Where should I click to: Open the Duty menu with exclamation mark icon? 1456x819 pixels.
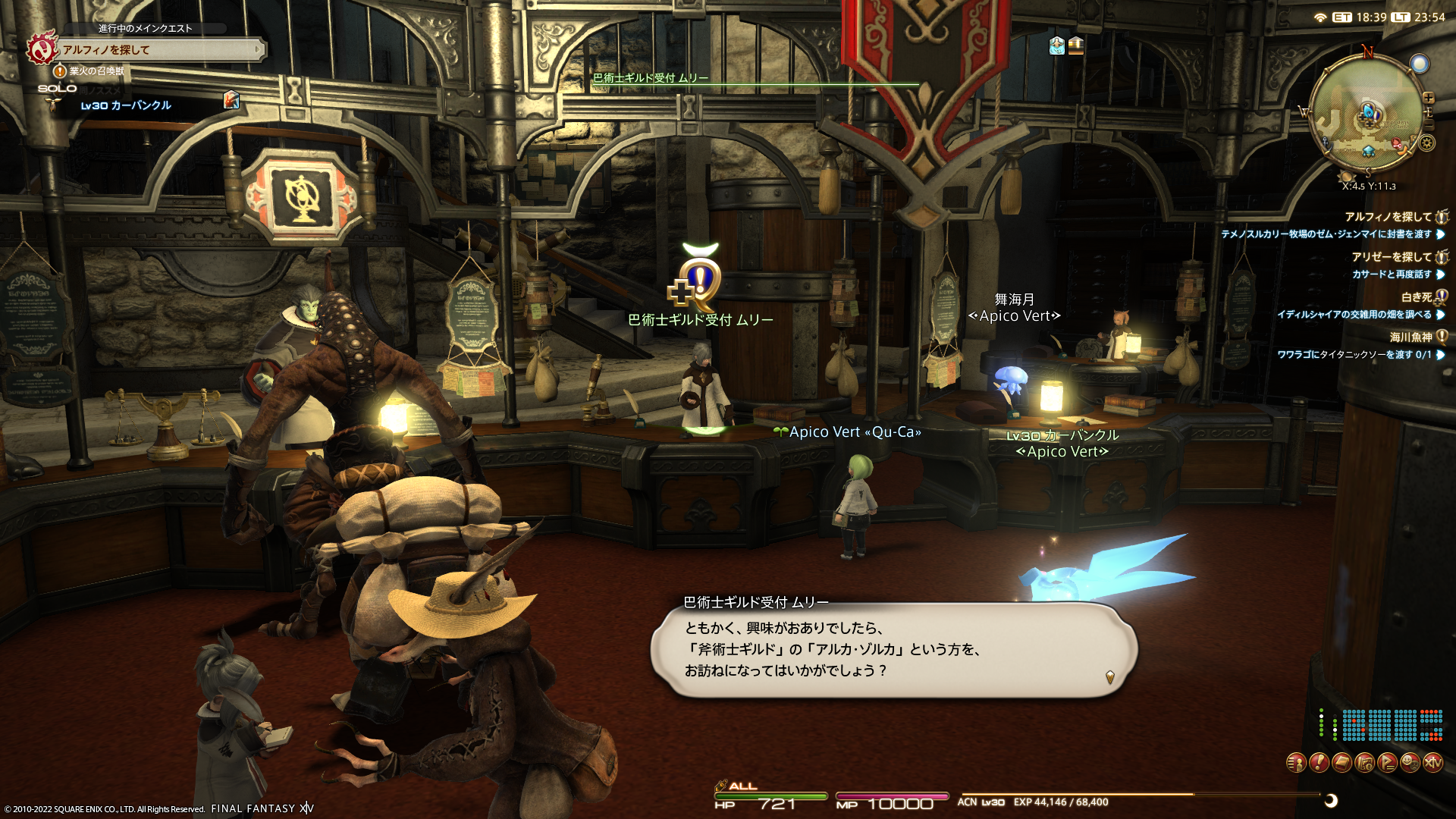pos(1319,762)
